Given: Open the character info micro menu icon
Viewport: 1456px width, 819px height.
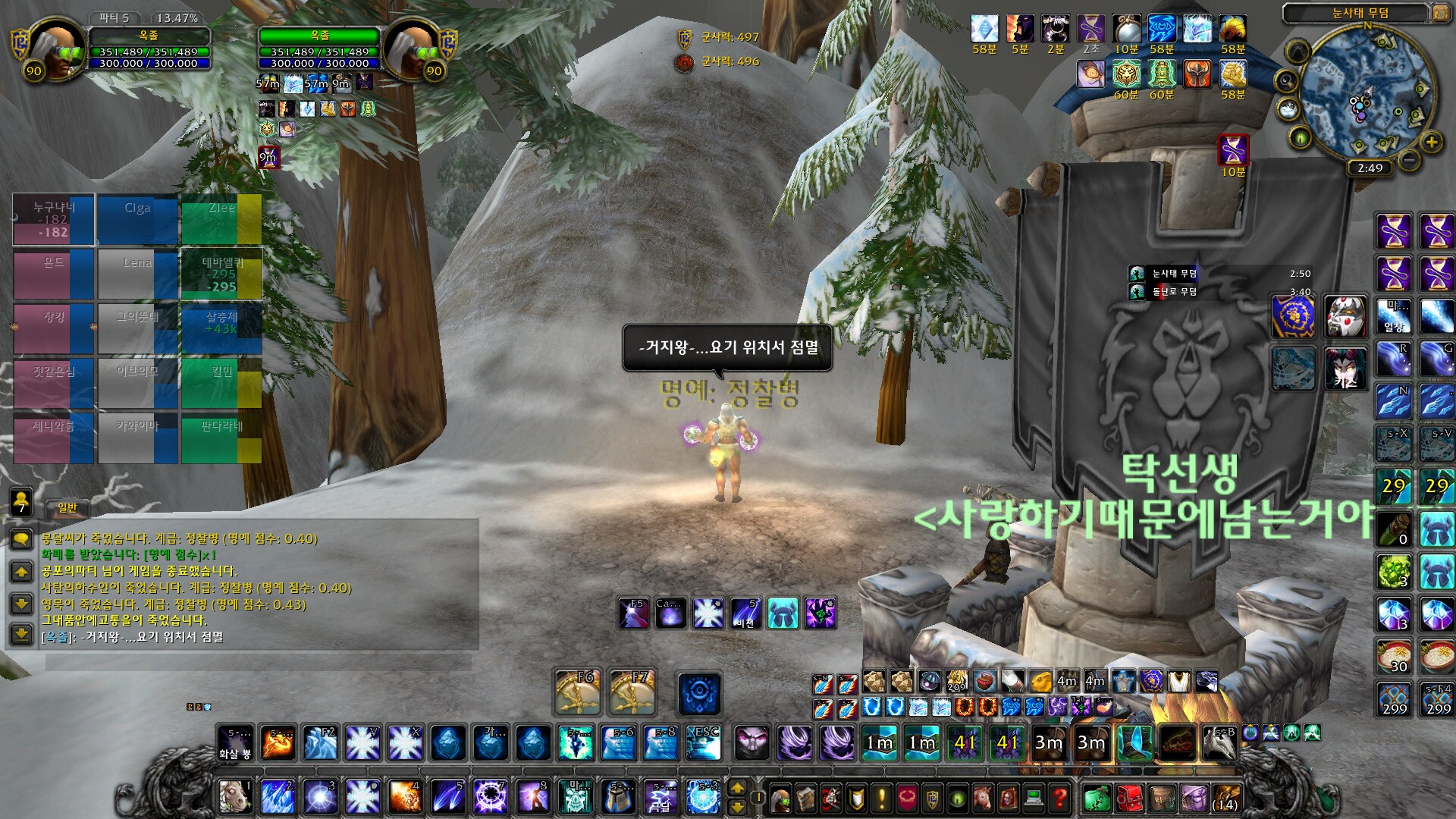Looking at the screenshot, I should point(780,797).
